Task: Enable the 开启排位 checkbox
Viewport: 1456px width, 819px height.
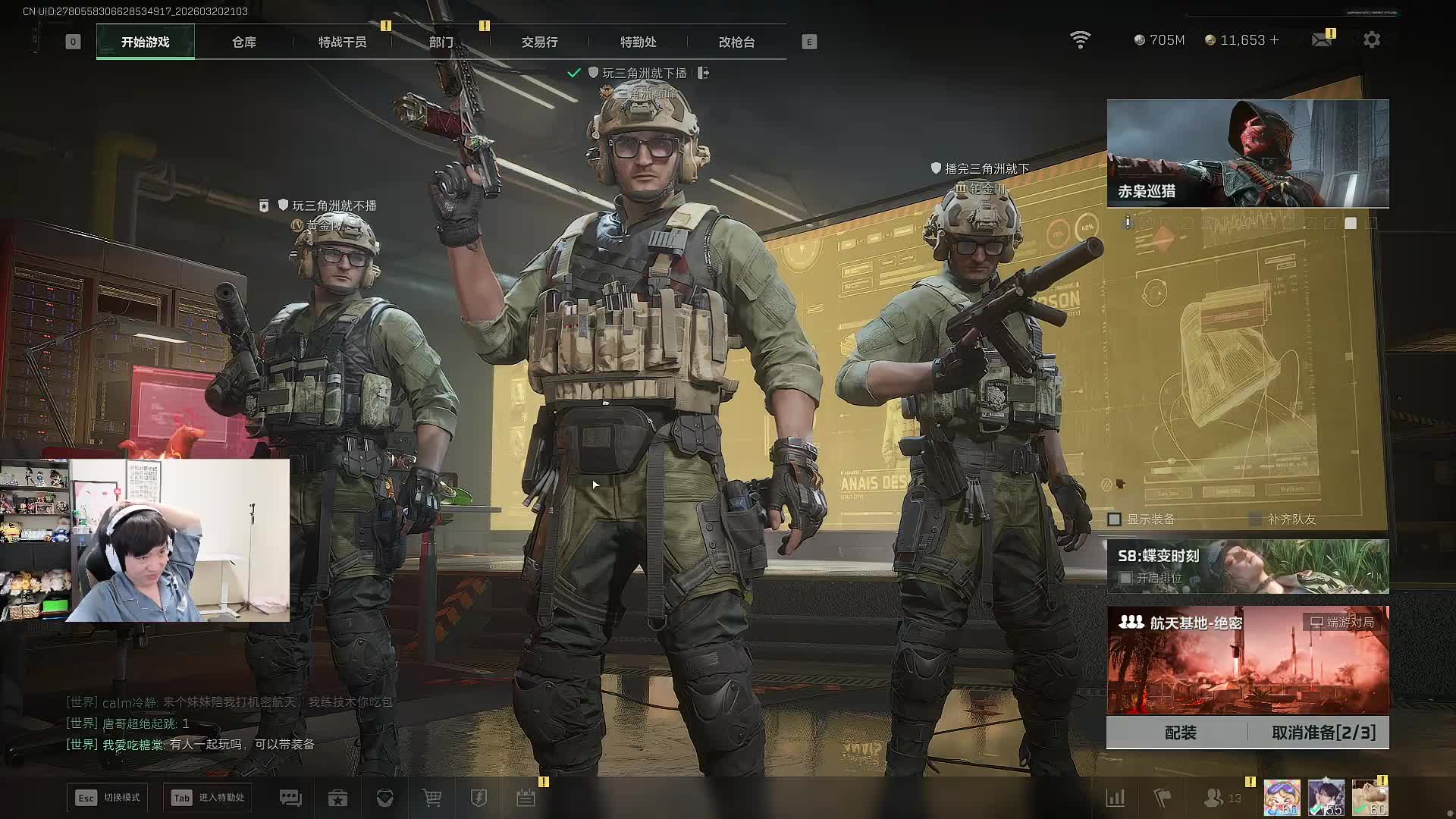Action: [x=1125, y=578]
